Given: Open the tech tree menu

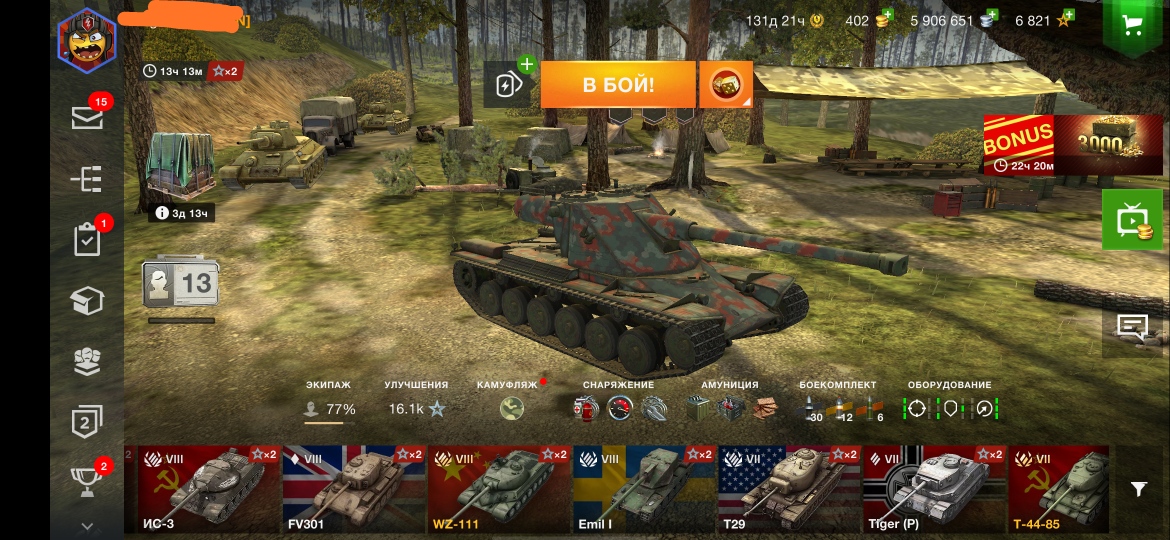Looking at the screenshot, I should click(x=87, y=179).
